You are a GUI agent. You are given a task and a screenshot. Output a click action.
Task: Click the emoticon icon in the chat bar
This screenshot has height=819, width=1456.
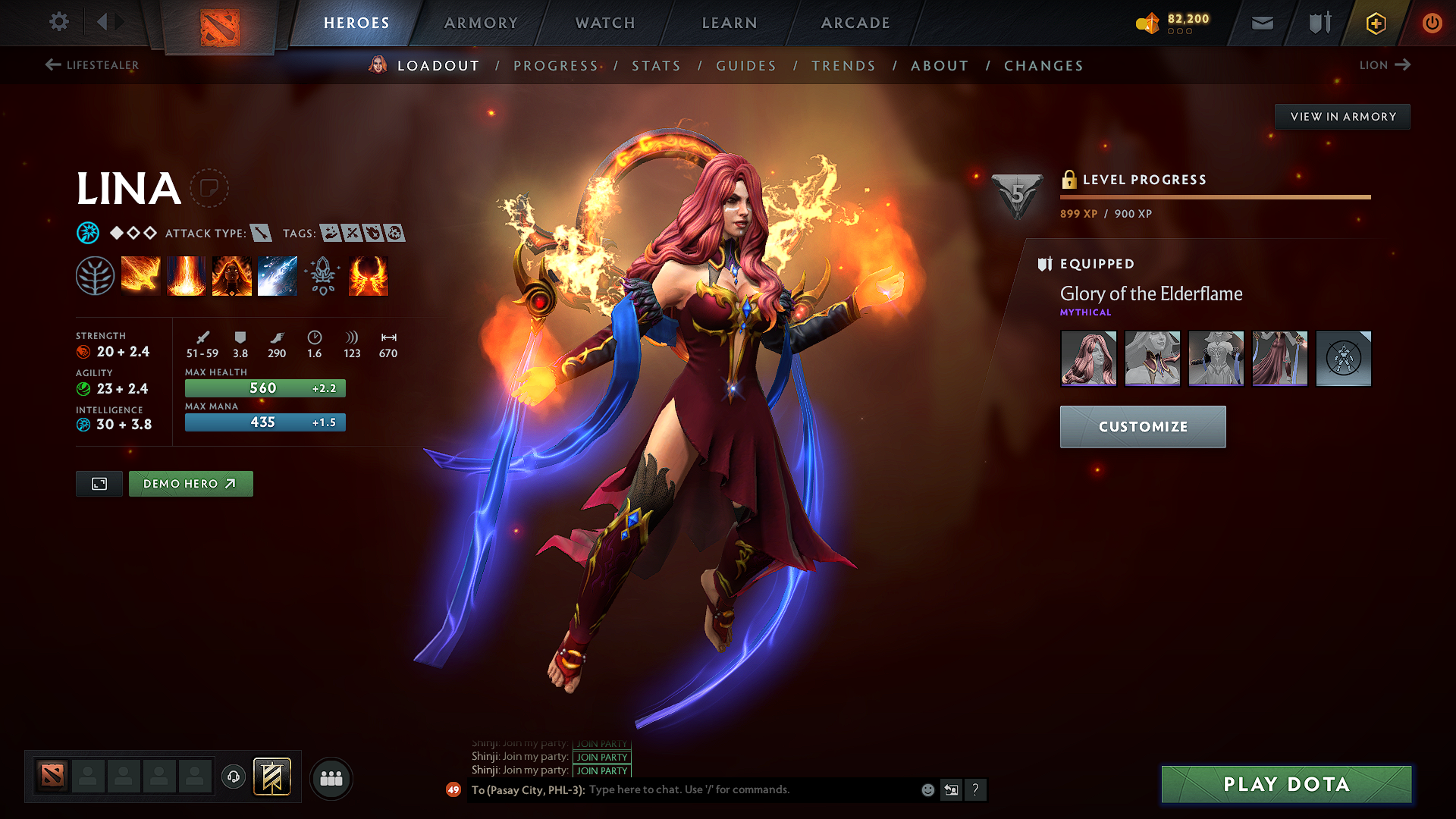pyautogui.click(x=927, y=789)
